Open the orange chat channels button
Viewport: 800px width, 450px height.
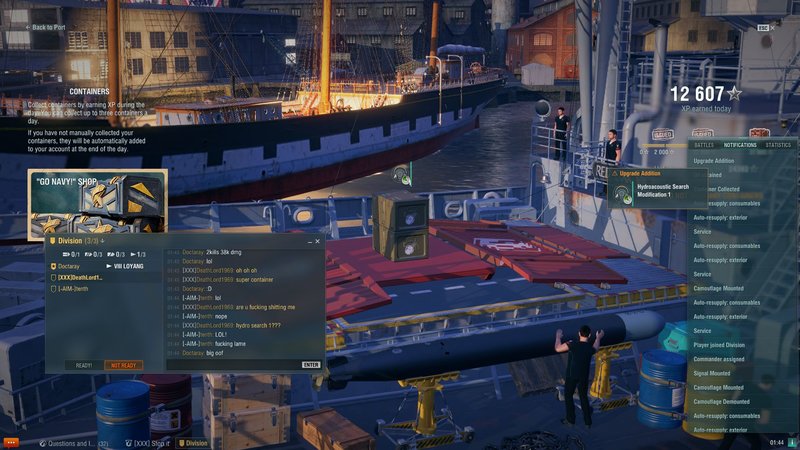11,442
